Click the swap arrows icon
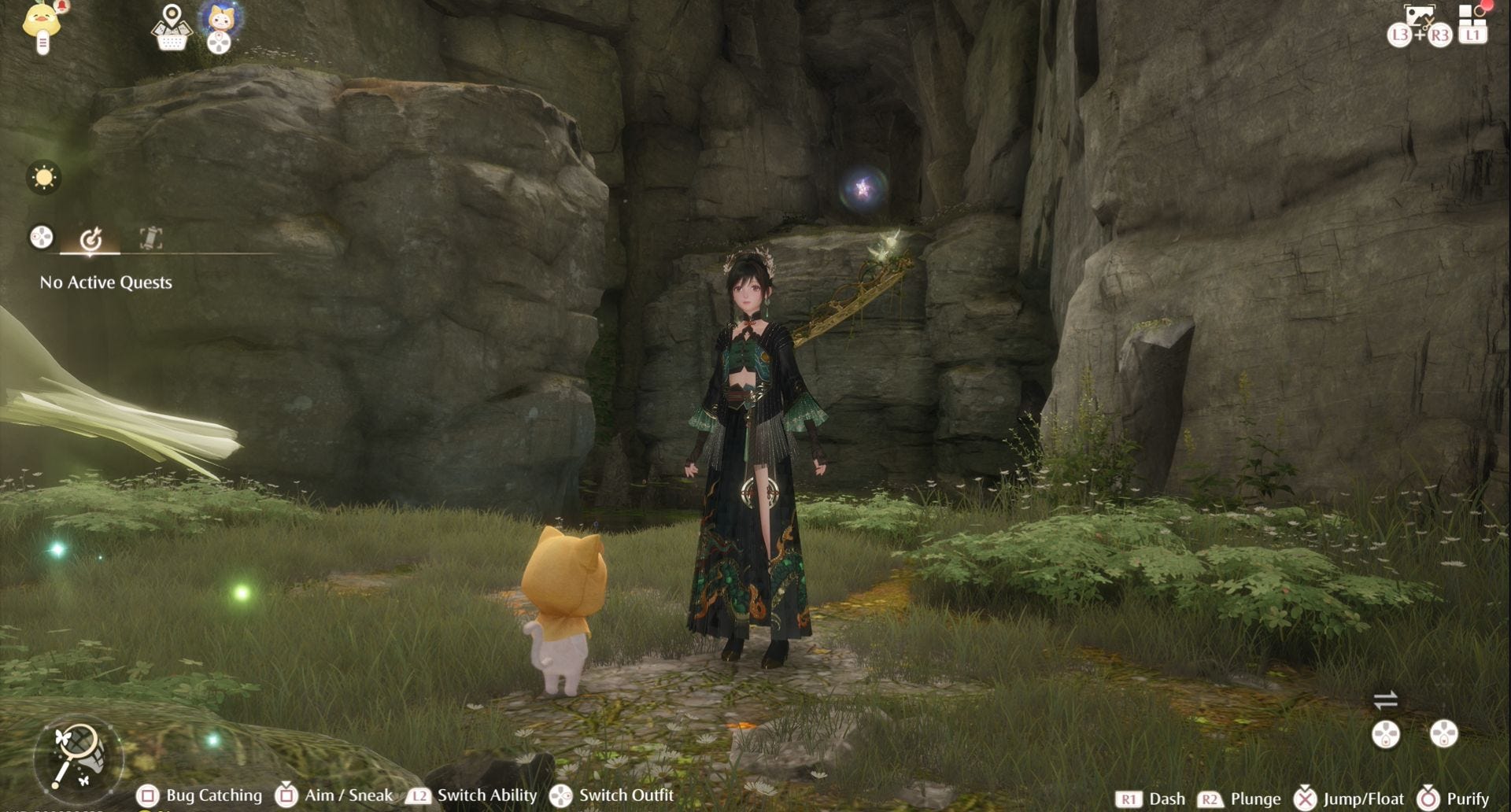This screenshot has width=1511, height=812. (1385, 699)
